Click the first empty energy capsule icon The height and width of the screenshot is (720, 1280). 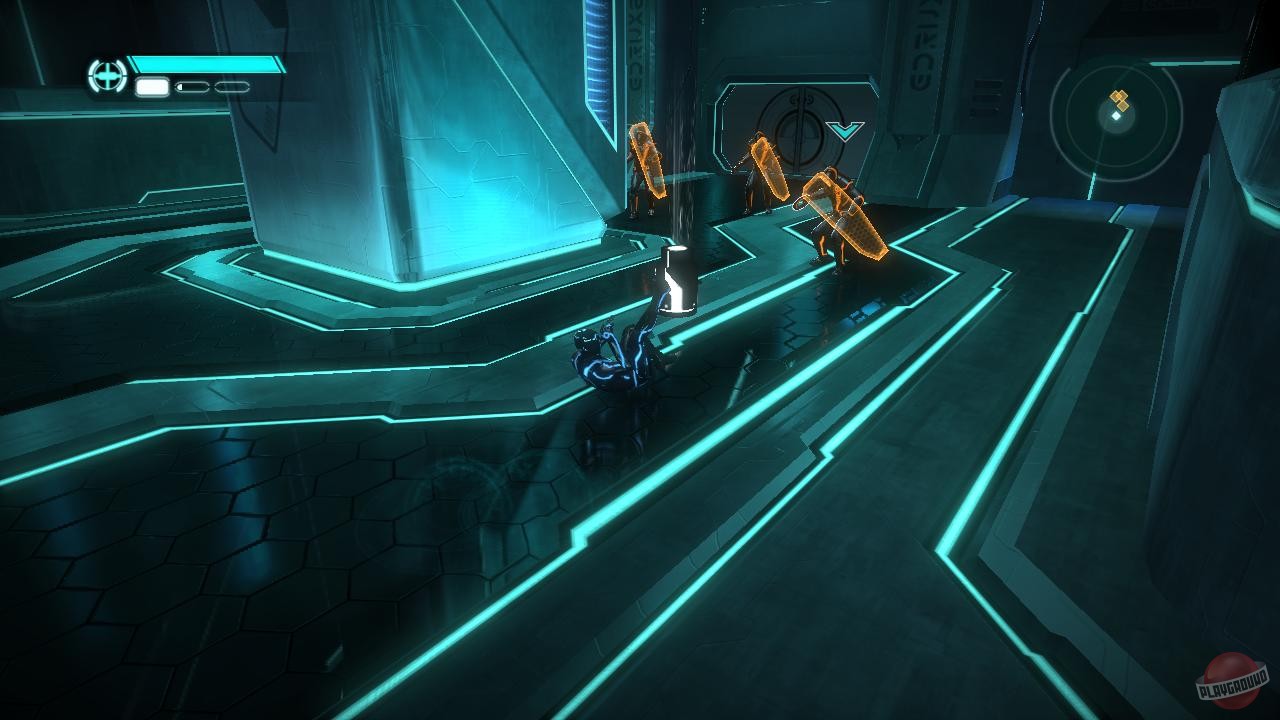[x=192, y=87]
